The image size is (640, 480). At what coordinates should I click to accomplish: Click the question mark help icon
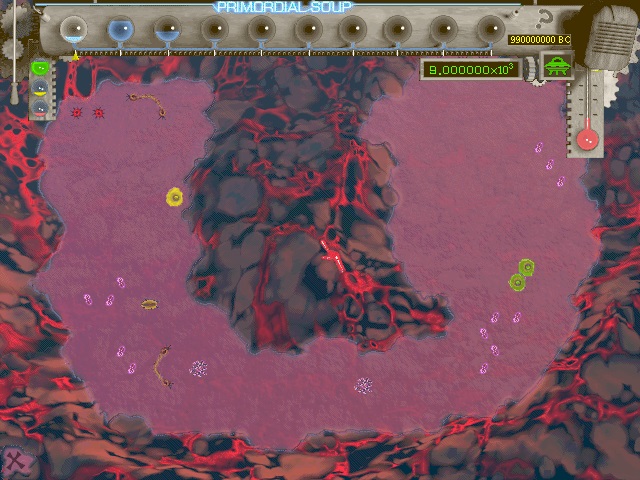click(545, 19)
